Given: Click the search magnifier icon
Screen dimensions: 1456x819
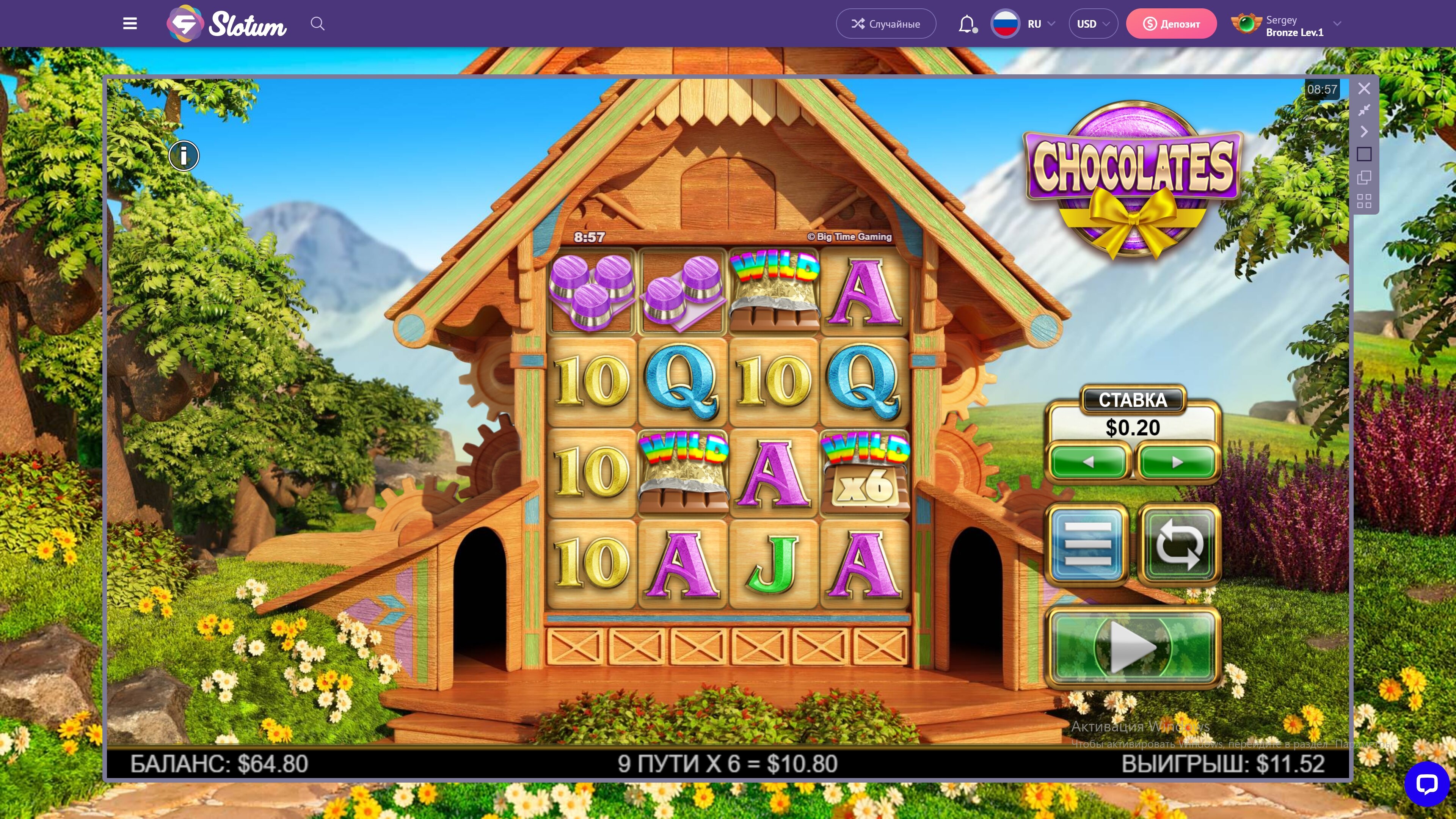Looking at the screenshot, I should click(318, 24).
